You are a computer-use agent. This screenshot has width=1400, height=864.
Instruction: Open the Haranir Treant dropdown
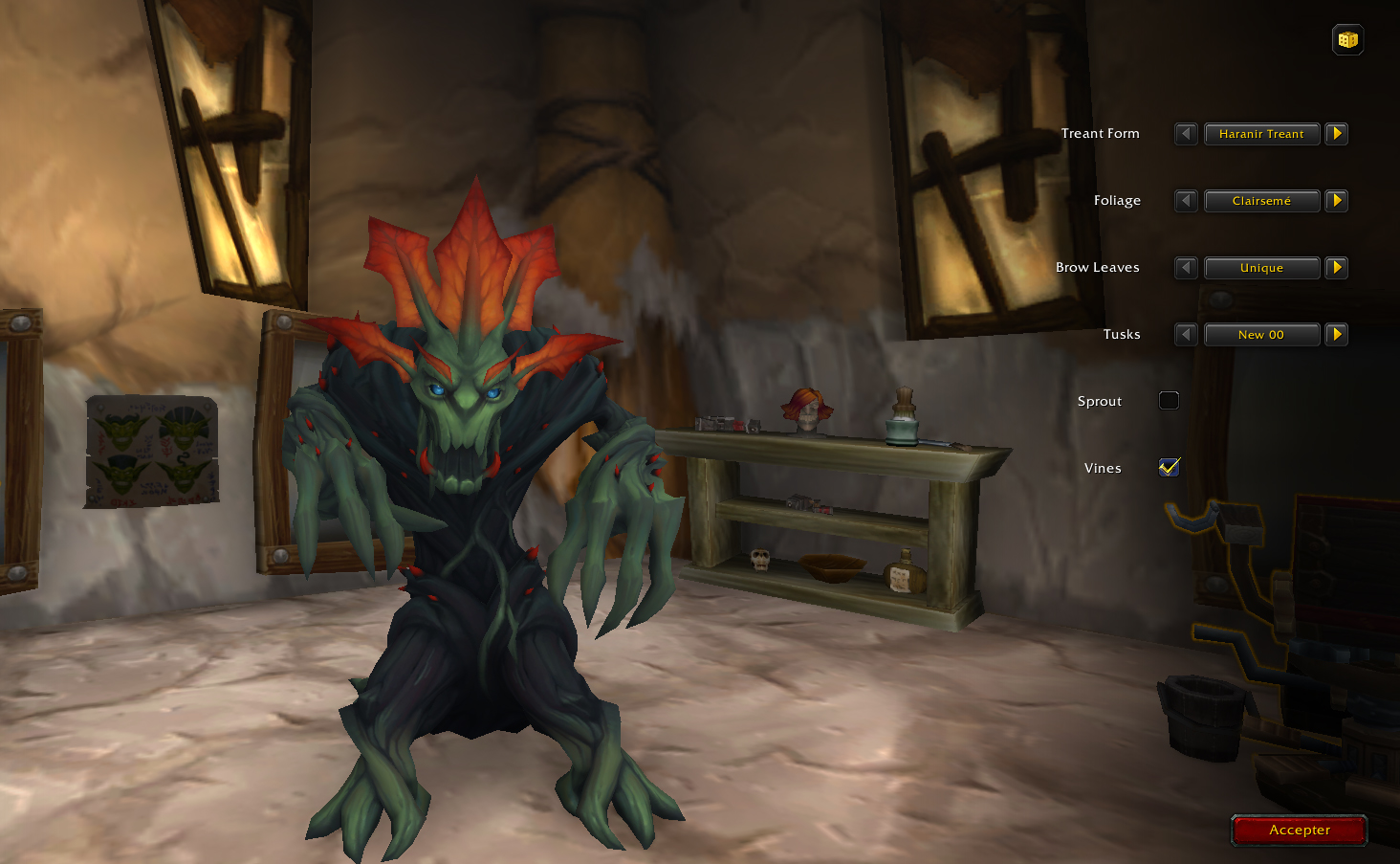click(x=1261, y=134)
